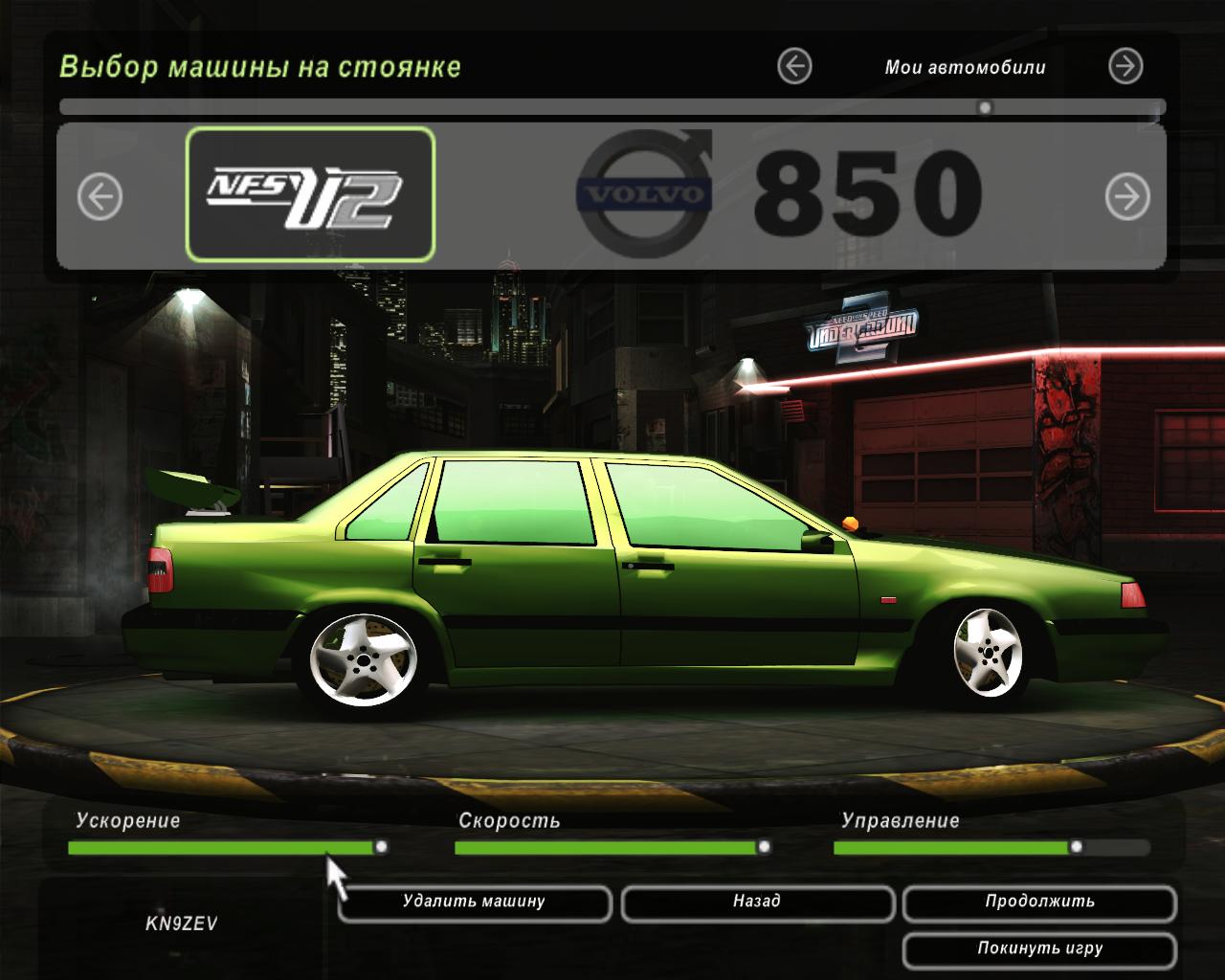Continue with the Продолжить button
Viewport: 1225px width, 980px height.
[x=1039, y=902]
